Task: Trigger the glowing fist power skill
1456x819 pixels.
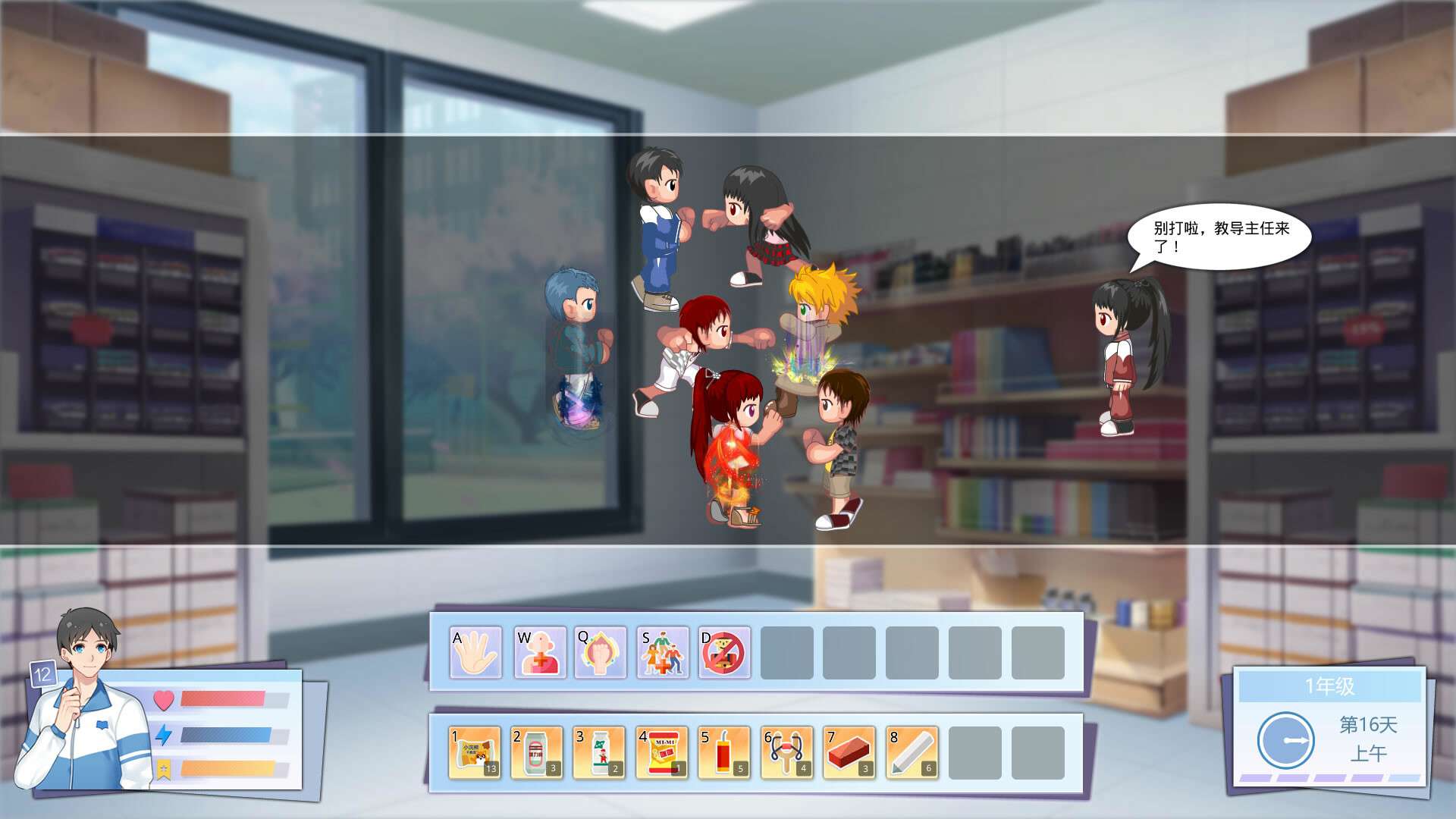Action: pyautogui.click(x=600, y=652)
